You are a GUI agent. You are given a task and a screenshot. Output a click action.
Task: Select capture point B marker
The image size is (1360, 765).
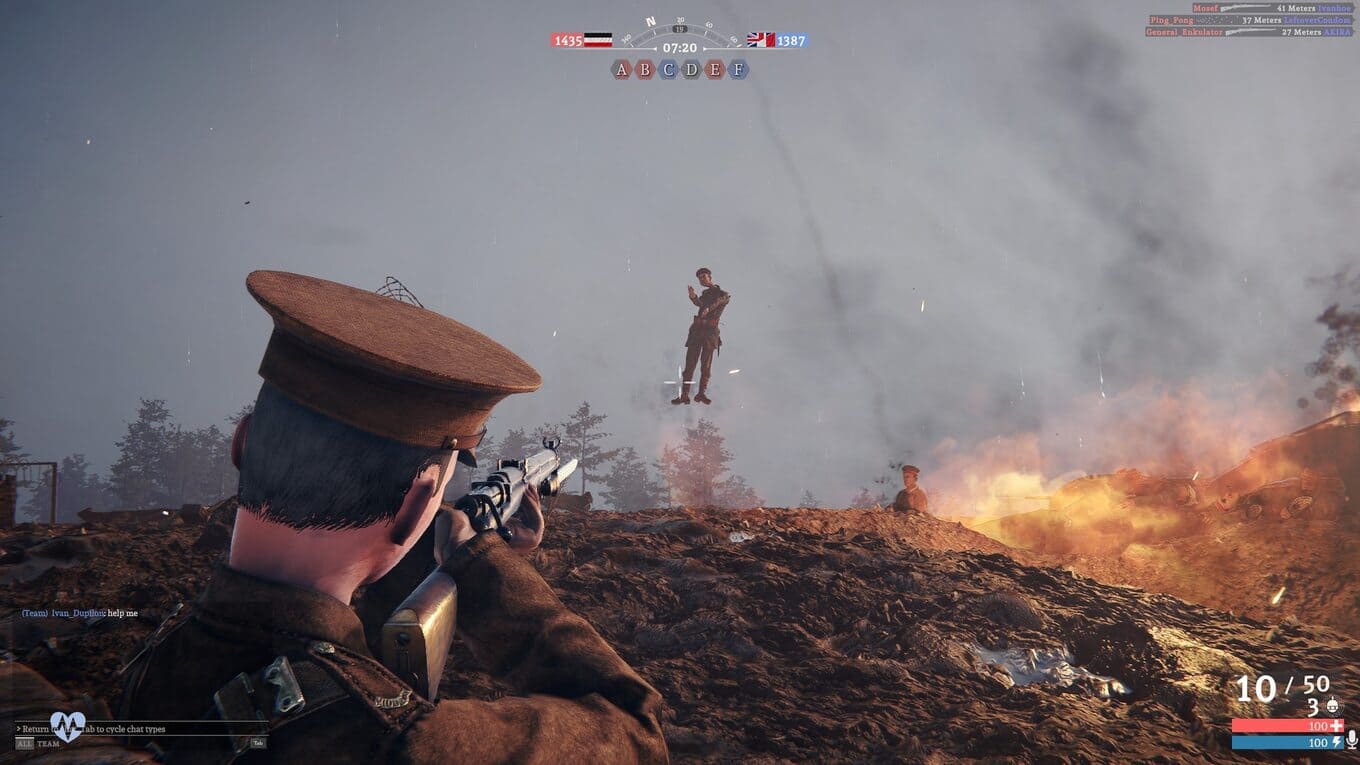(645, 69)
